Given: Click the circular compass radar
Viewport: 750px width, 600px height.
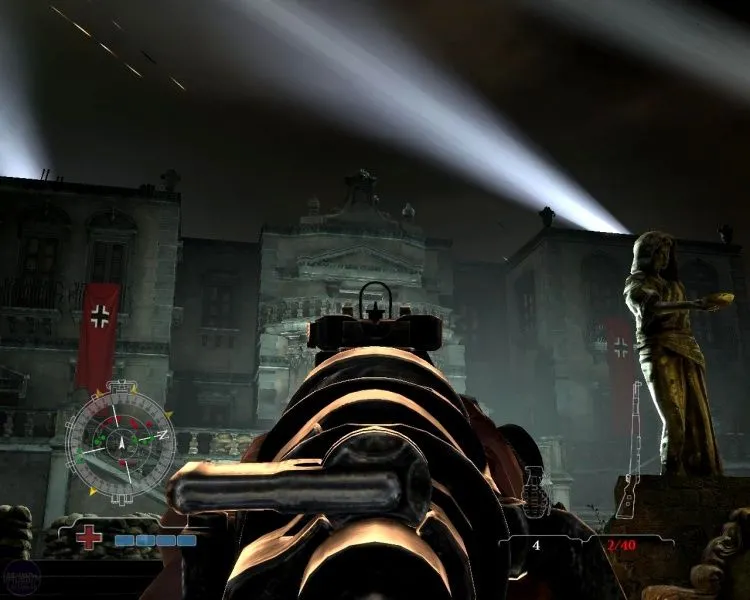Looking at the screenshot, I should pyautogui.click(x=120, y=439).
